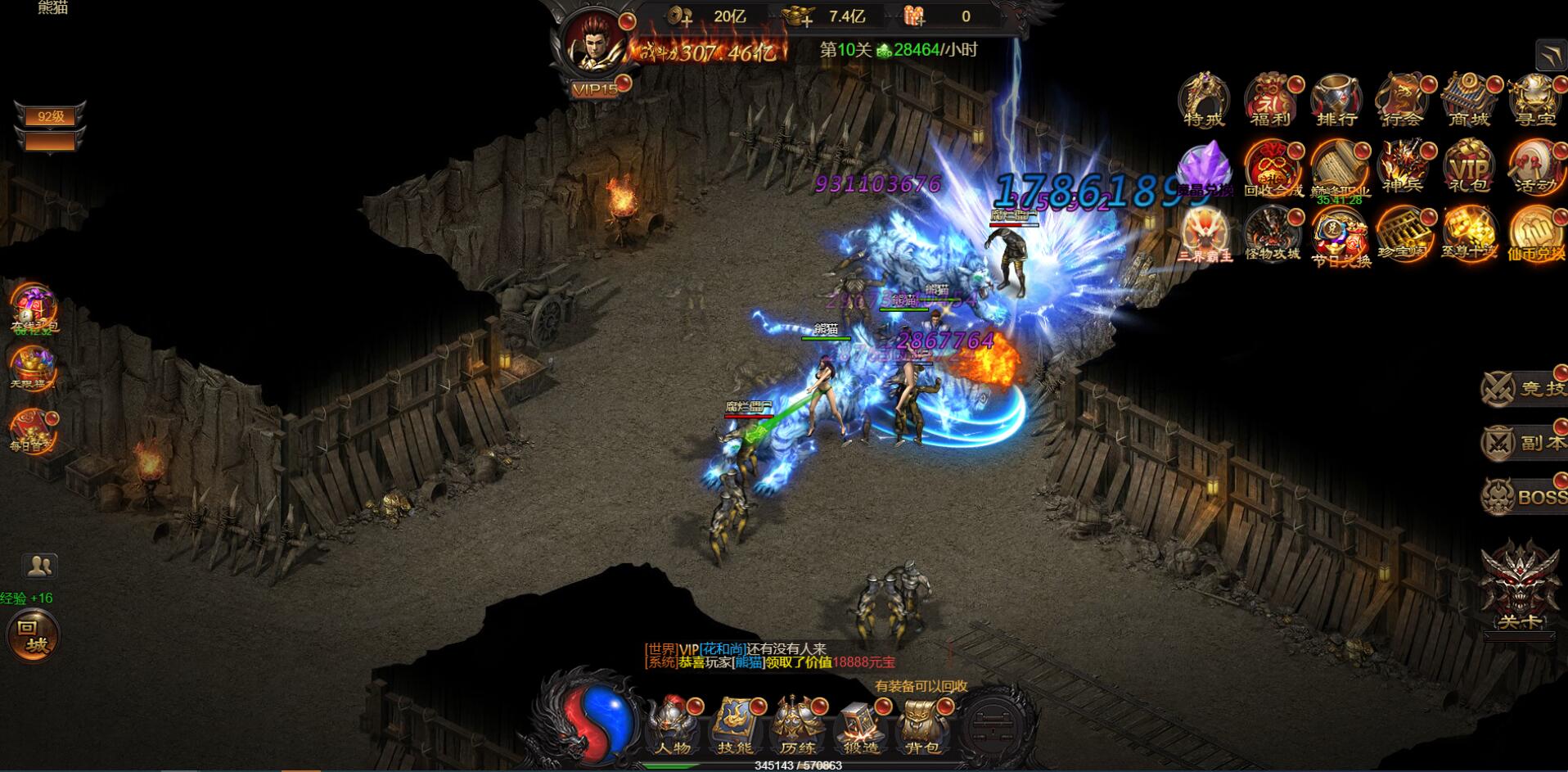
Task: Claim the 在线礼包 online gift box
Action: pyautogui.click(x=34, y=308)
